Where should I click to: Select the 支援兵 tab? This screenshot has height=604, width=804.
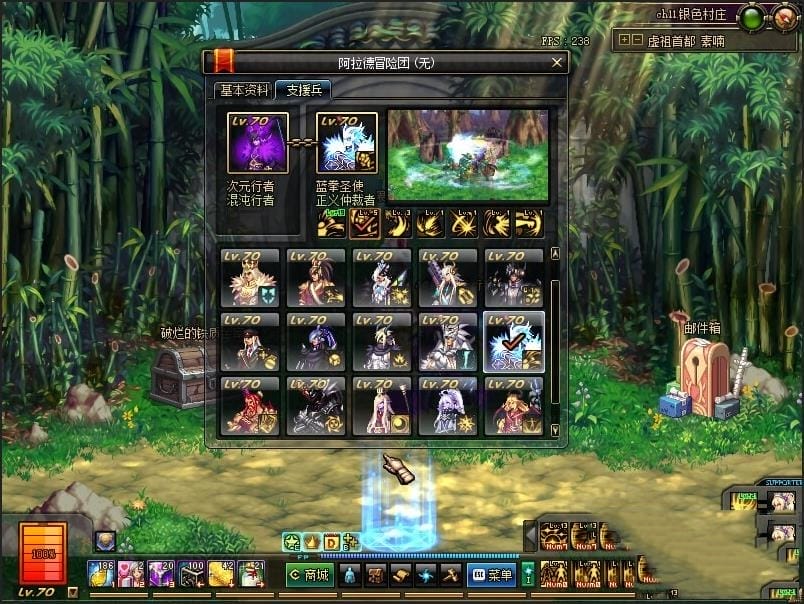[303, 90]
